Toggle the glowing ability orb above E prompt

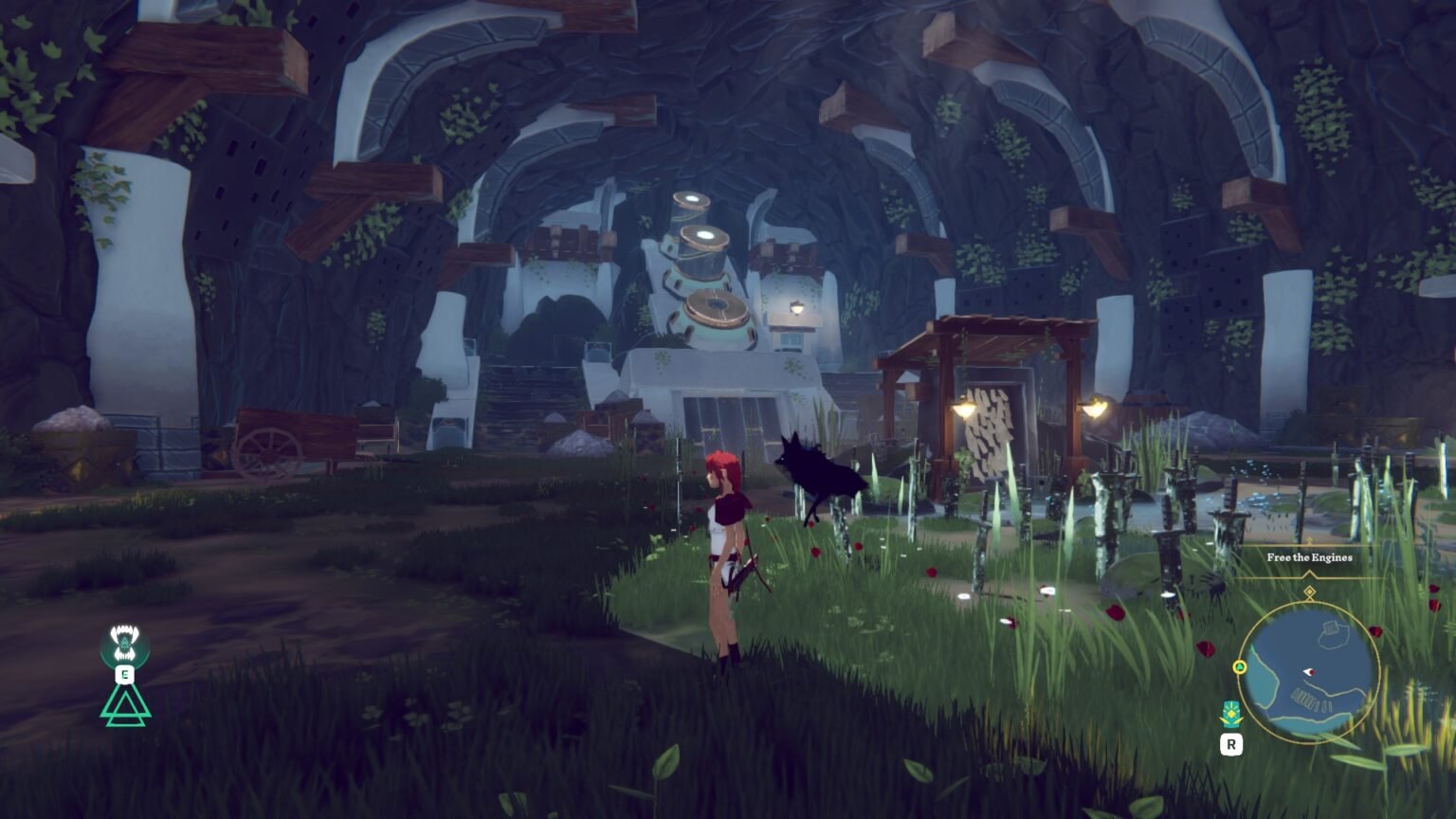(123, 642)
